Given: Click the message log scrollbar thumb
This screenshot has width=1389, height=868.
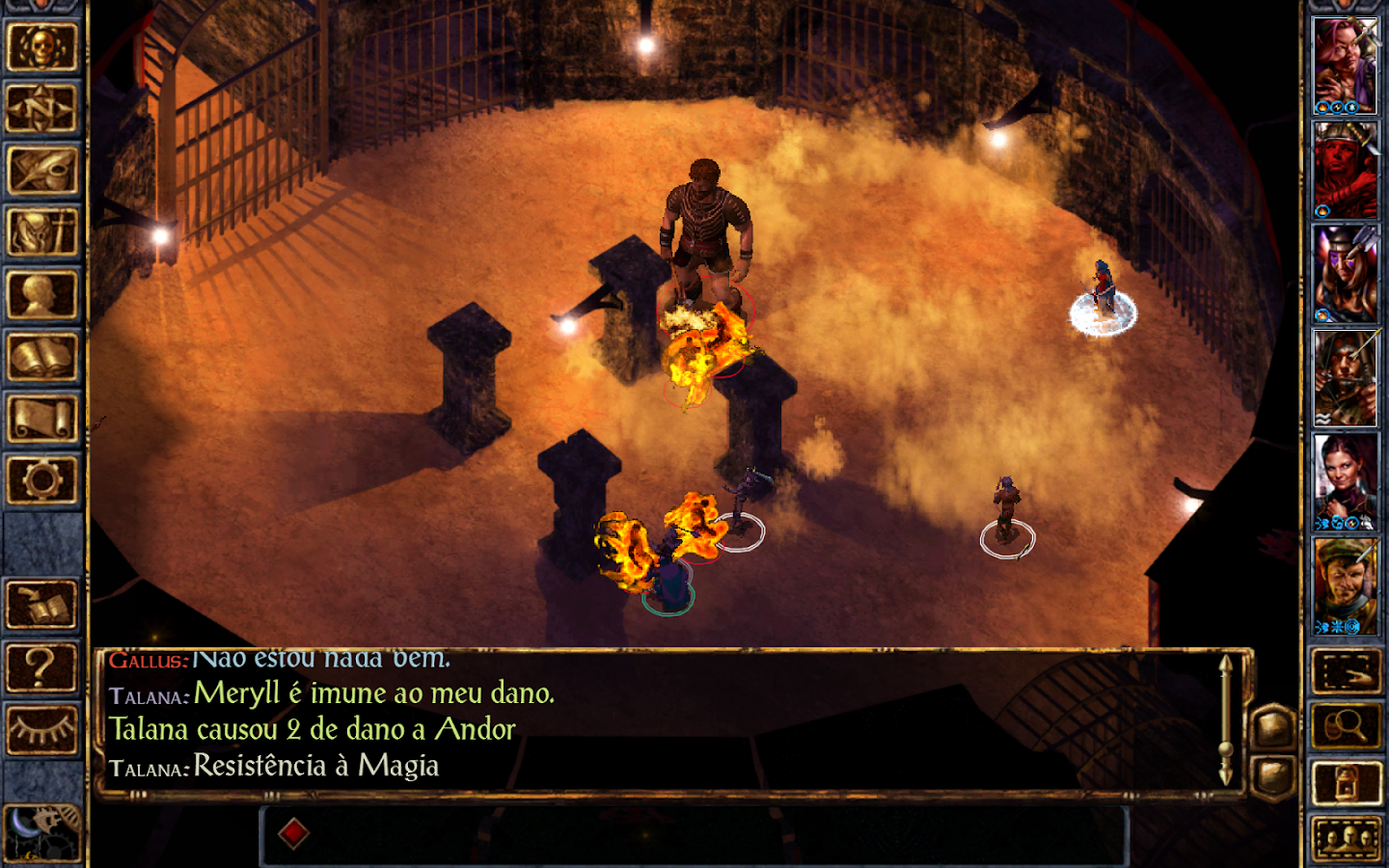Looking at the screenshot, I should tap(1225, 747).
